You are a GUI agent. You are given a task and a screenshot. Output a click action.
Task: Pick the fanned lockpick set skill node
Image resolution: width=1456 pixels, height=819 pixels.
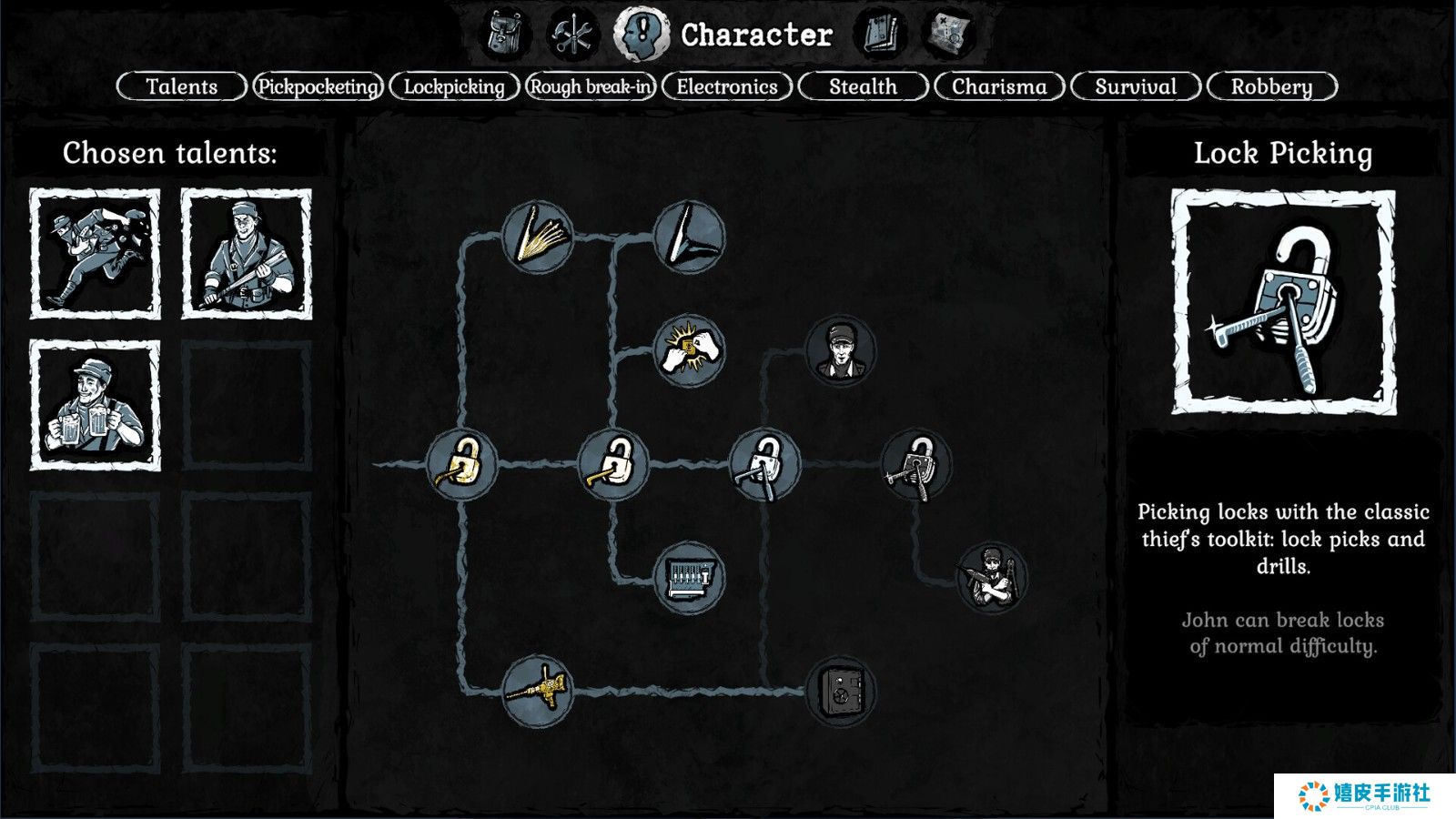pos(538,237)
